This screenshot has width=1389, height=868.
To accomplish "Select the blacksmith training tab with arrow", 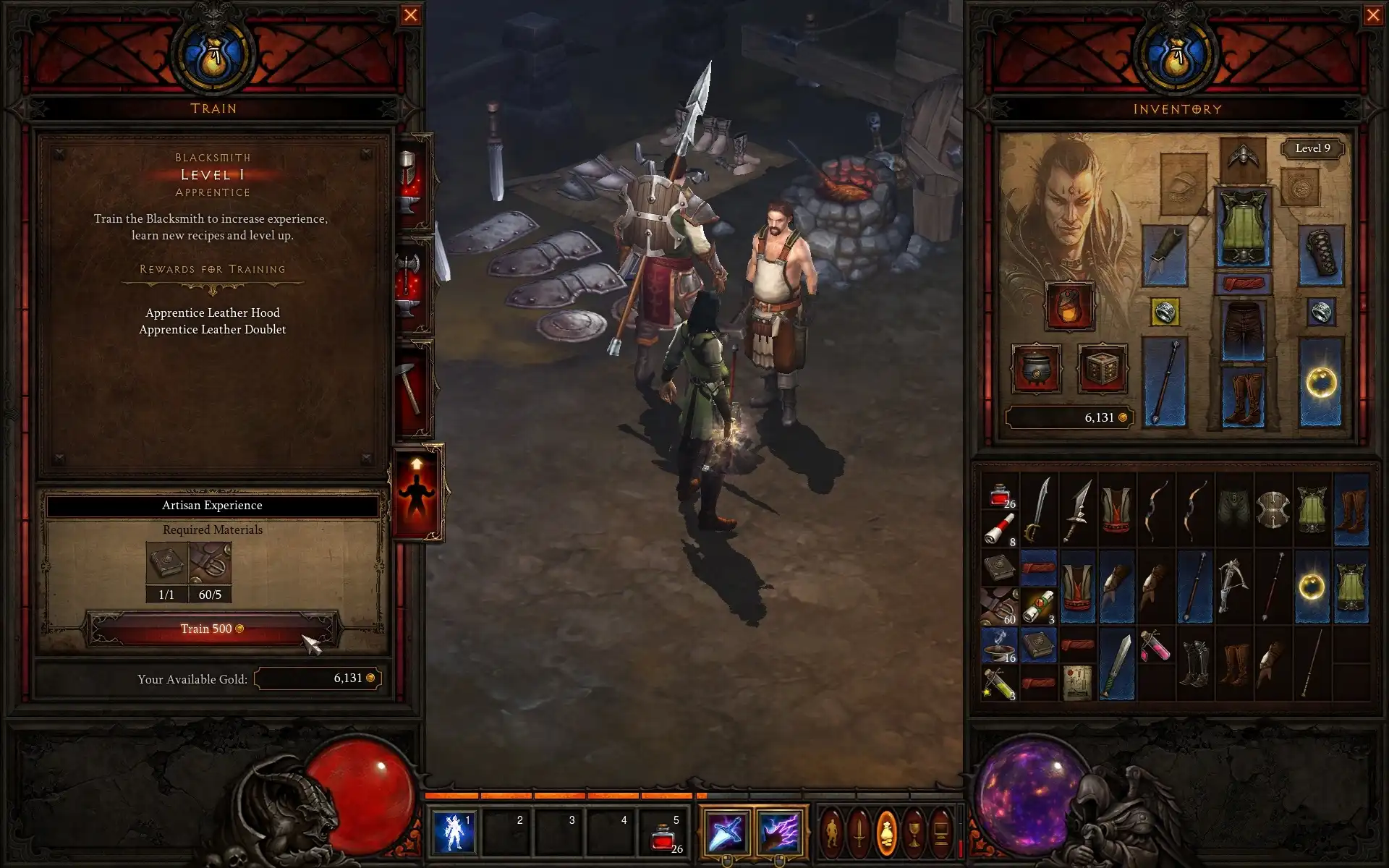I will pos(417,492).
